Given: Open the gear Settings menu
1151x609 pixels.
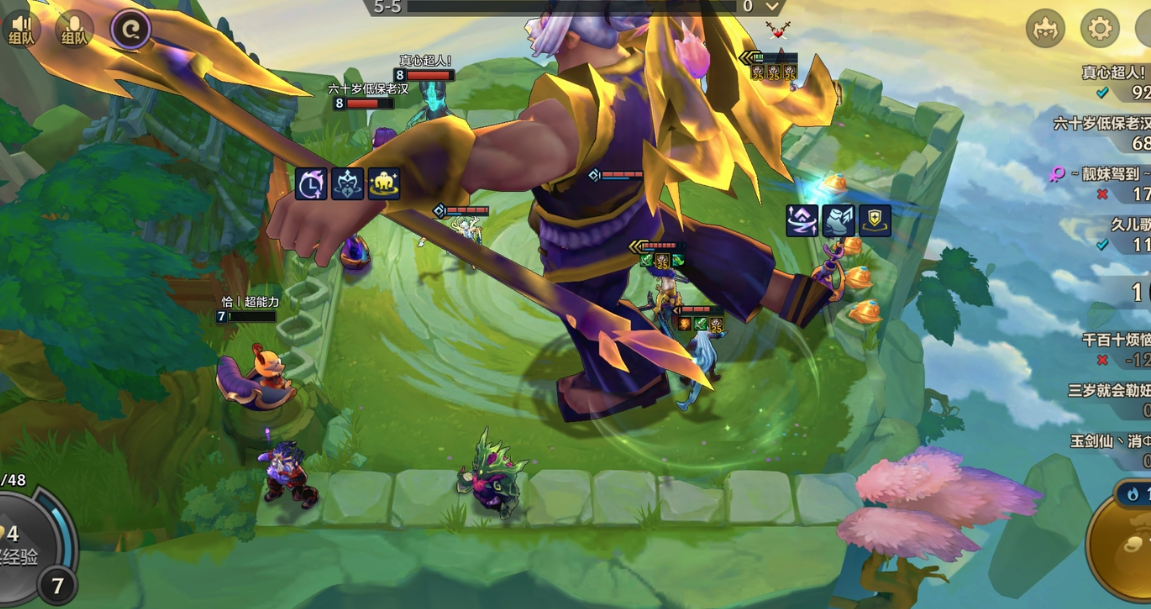Looking at the screenshot, I should coord(1099,29).
